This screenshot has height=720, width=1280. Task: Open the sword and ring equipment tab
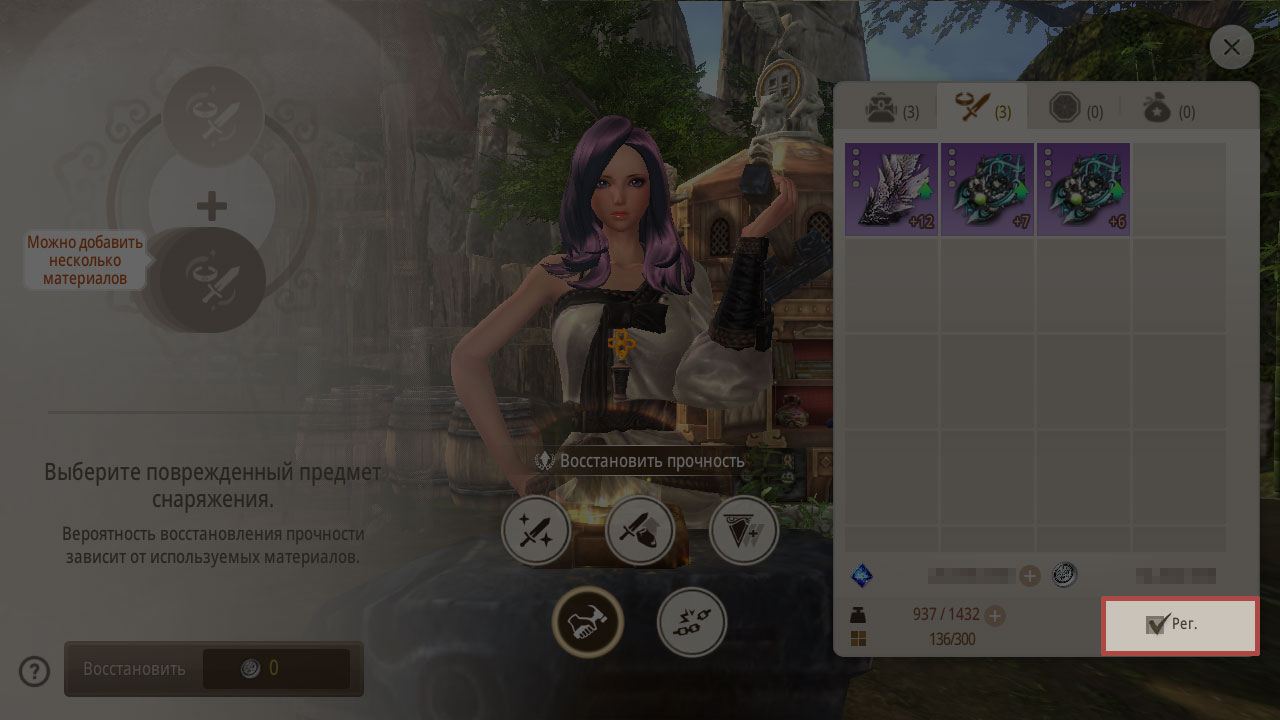click(983, 108)
